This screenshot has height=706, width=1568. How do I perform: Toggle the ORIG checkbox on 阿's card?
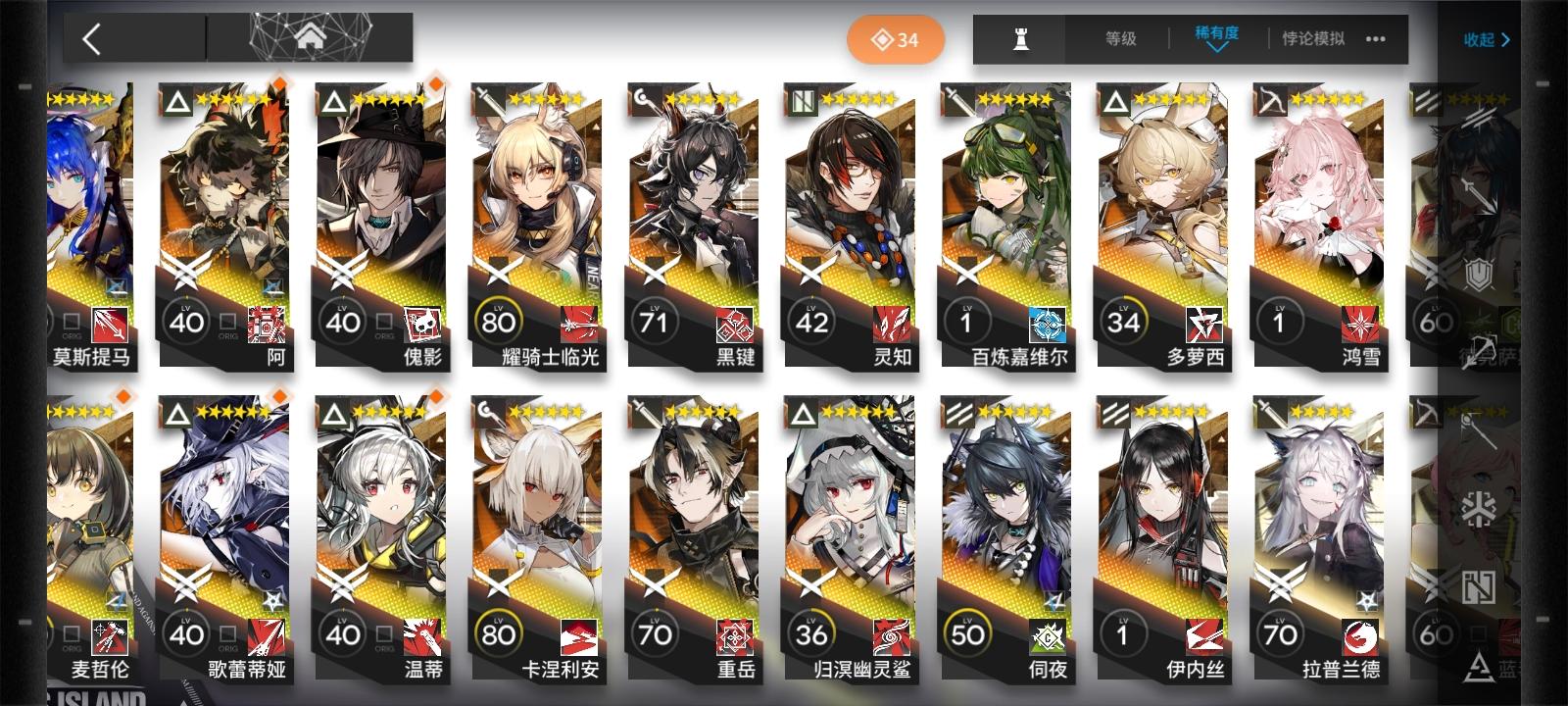(228, 323)
